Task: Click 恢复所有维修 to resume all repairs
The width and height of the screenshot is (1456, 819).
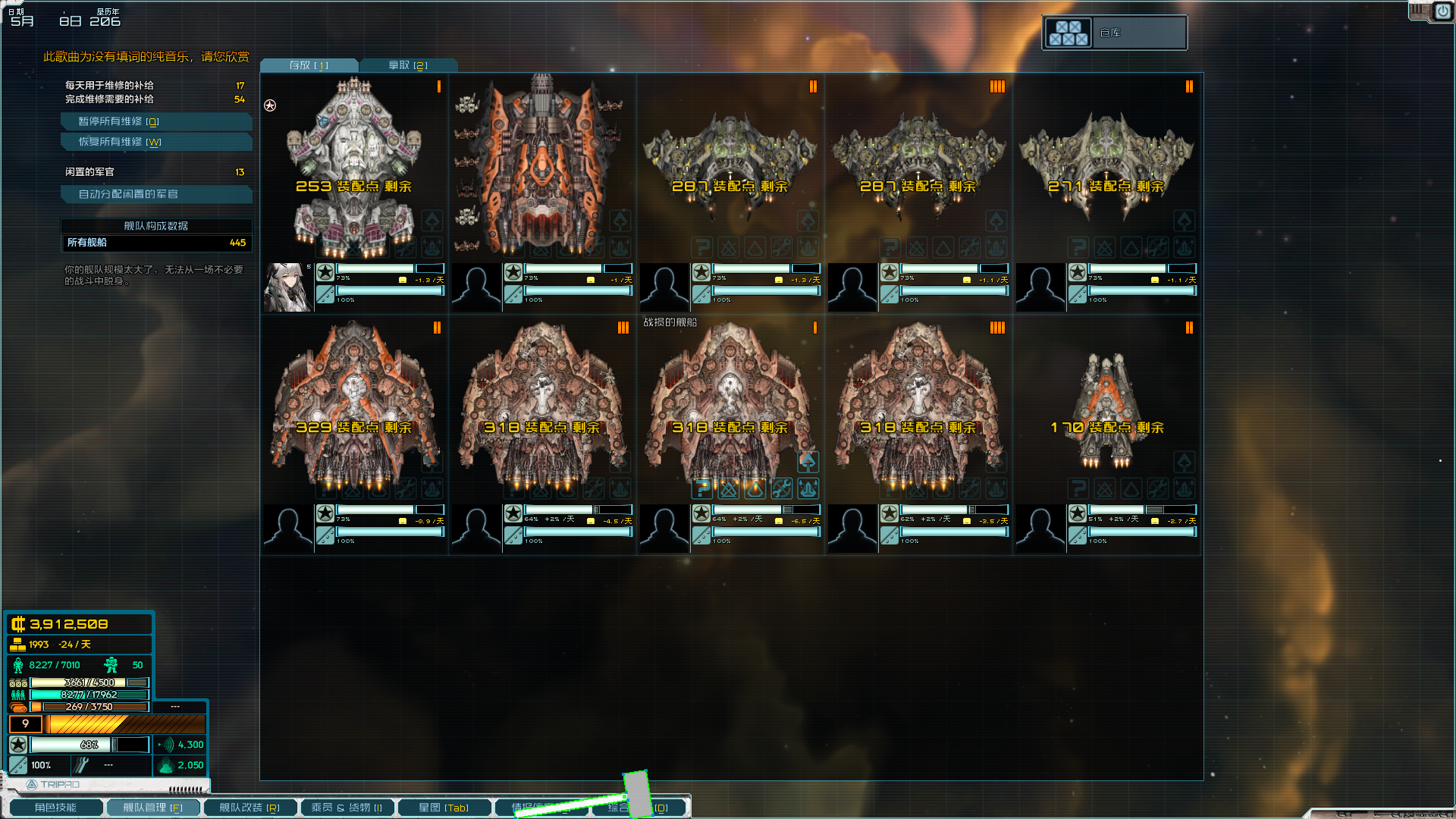Action: click(155, 142)
